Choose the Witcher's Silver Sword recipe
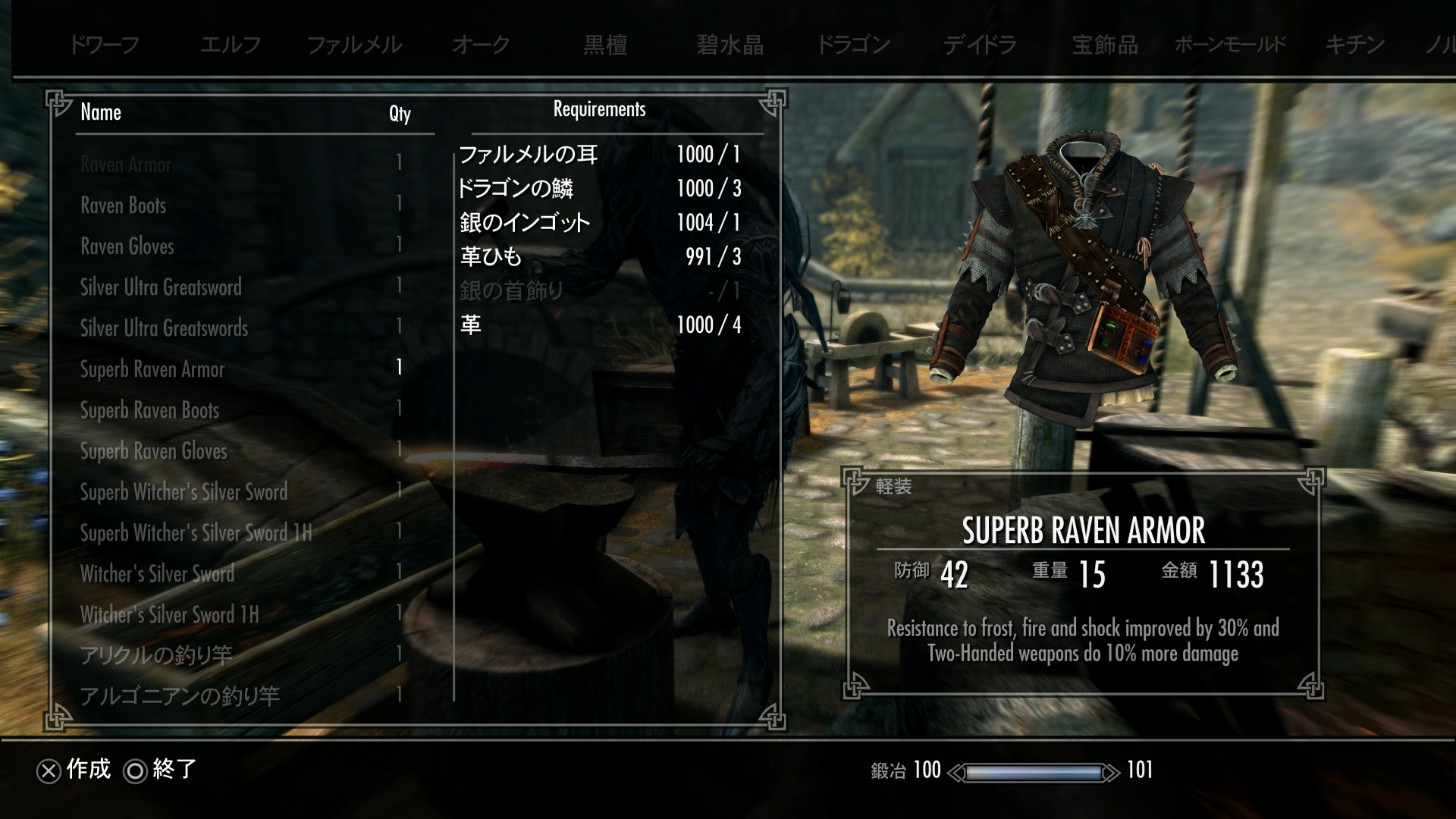The image size is (1456, 819). coord(157,574)
